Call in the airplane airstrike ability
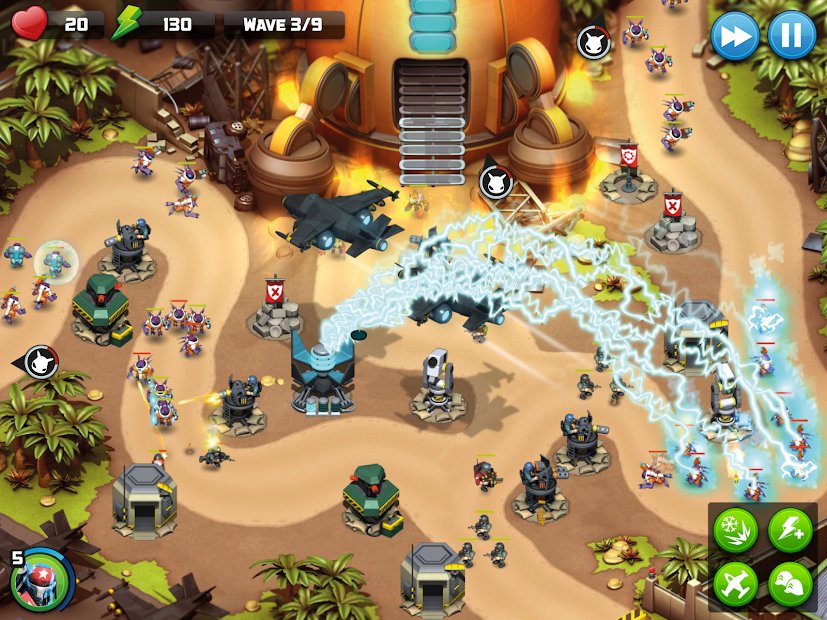The image size is (827, 620). [x=735, y=583]
